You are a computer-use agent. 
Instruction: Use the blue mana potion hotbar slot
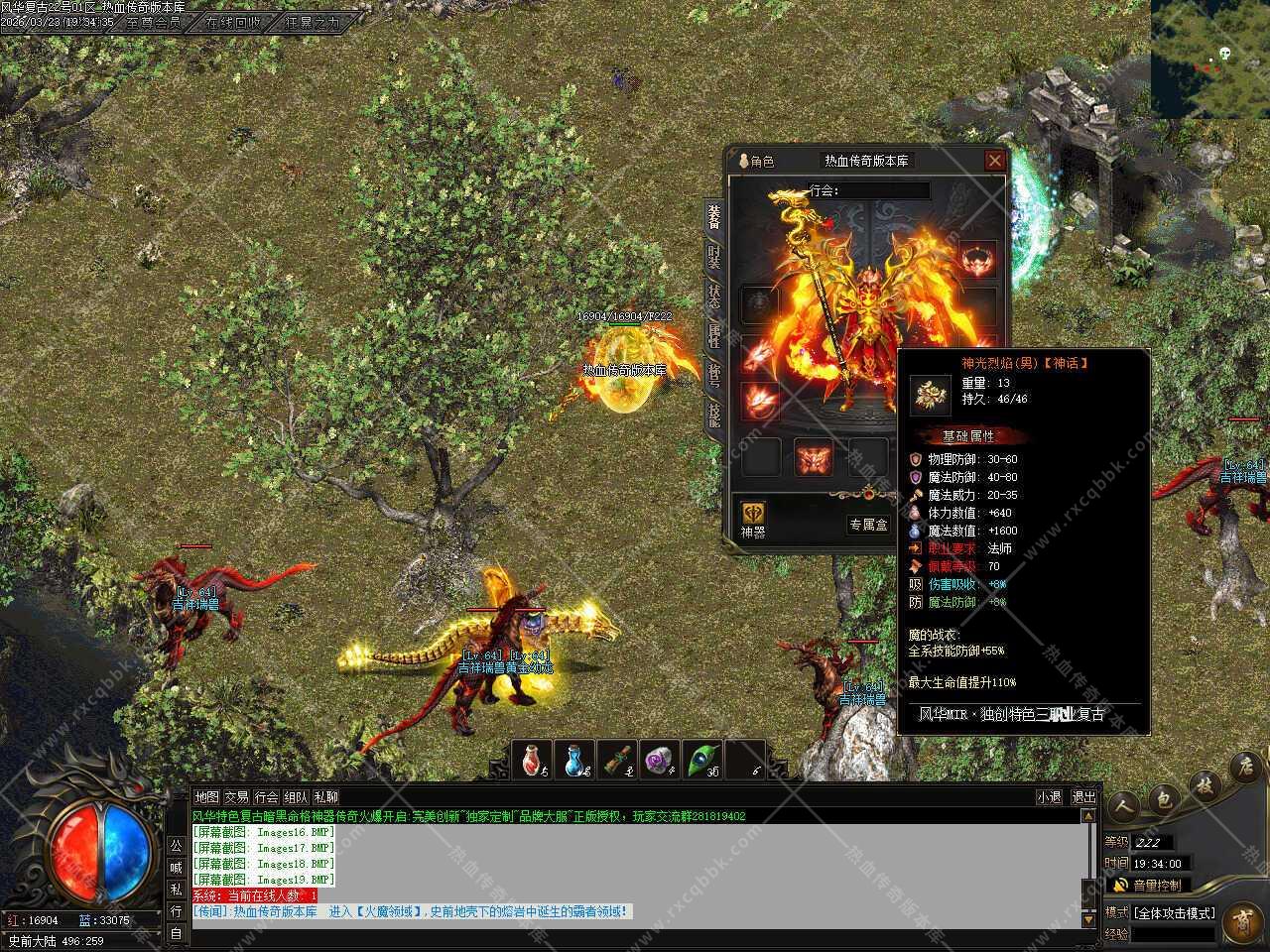click(575, 761)
